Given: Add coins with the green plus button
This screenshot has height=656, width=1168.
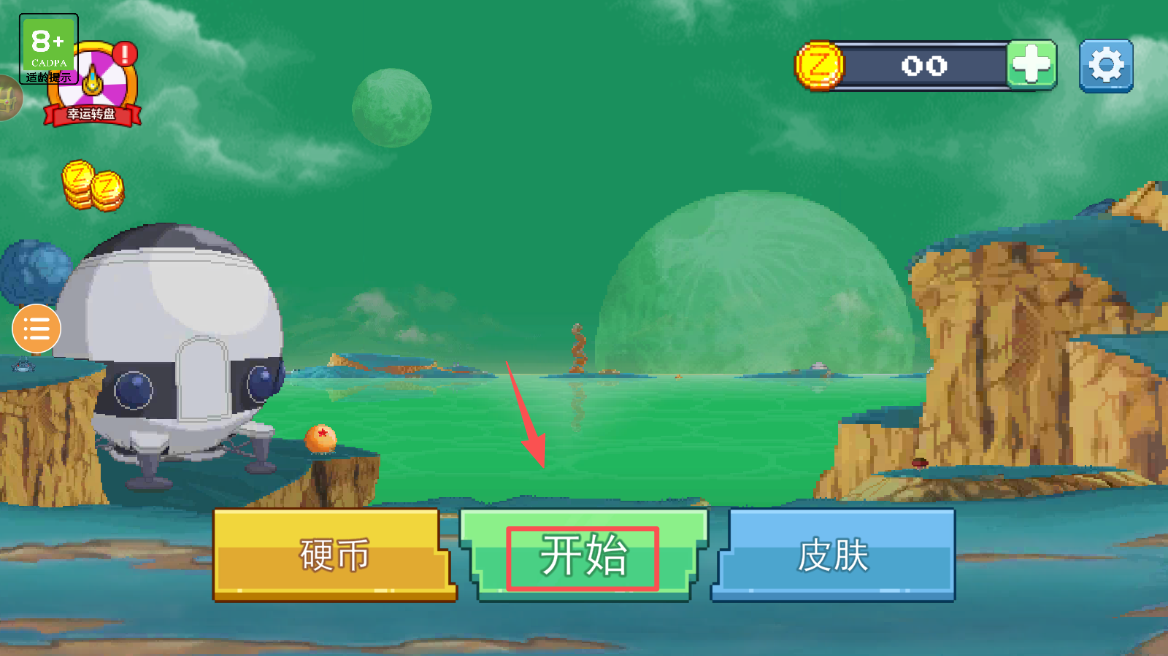Looking at the screenshot, I should tap(1031, 66).
